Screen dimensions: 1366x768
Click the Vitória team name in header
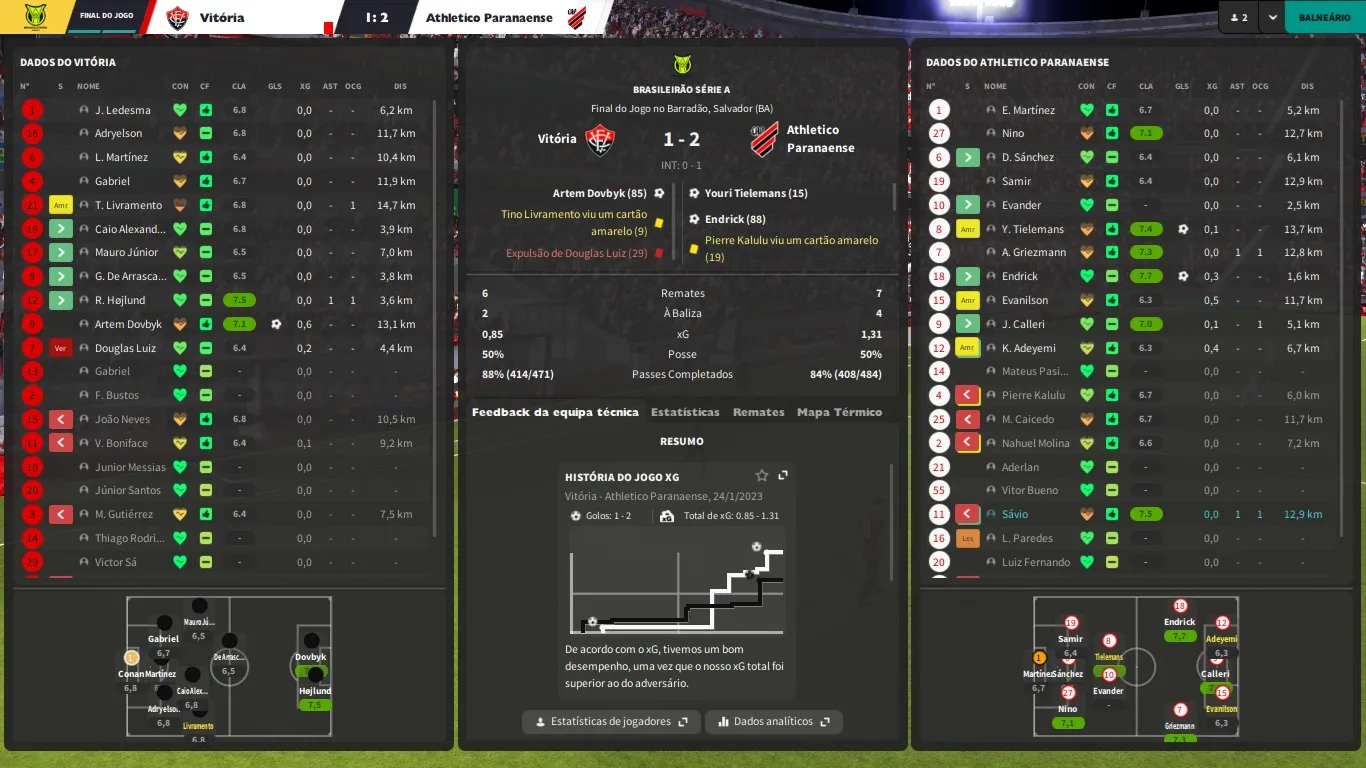coord(221,17)
